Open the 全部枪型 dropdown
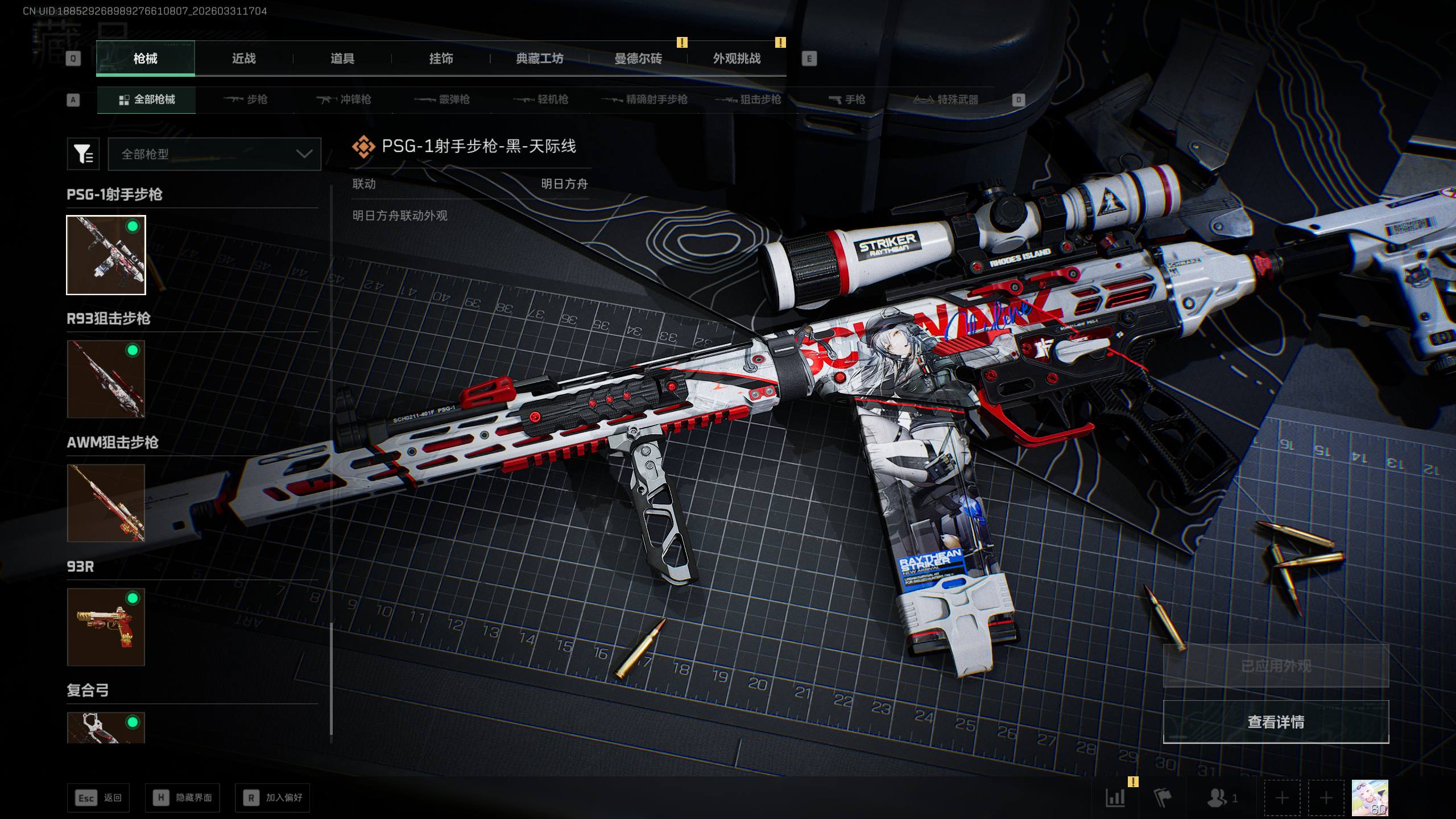 tap(214, 154)
